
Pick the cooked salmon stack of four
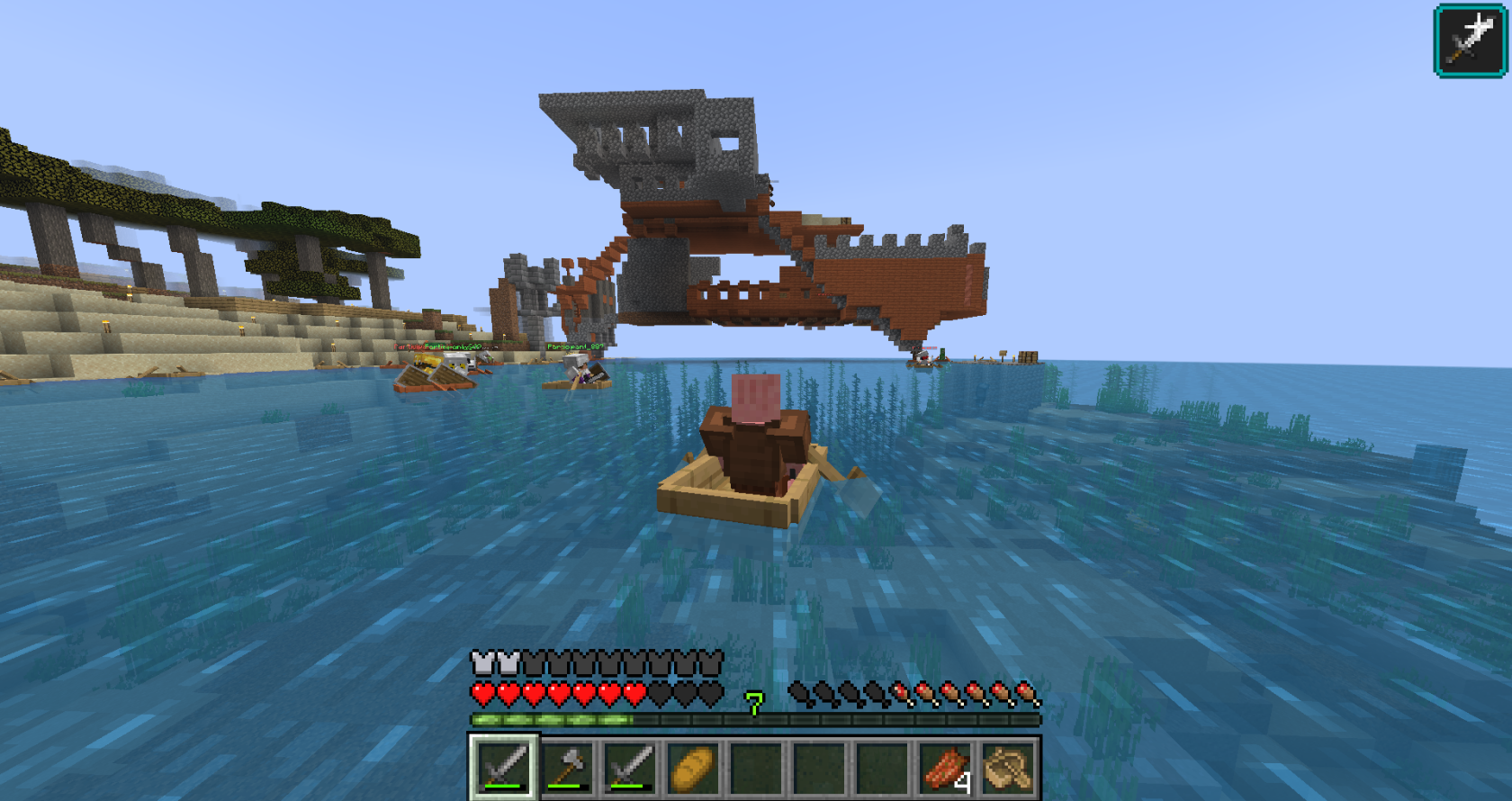(946, 767)
